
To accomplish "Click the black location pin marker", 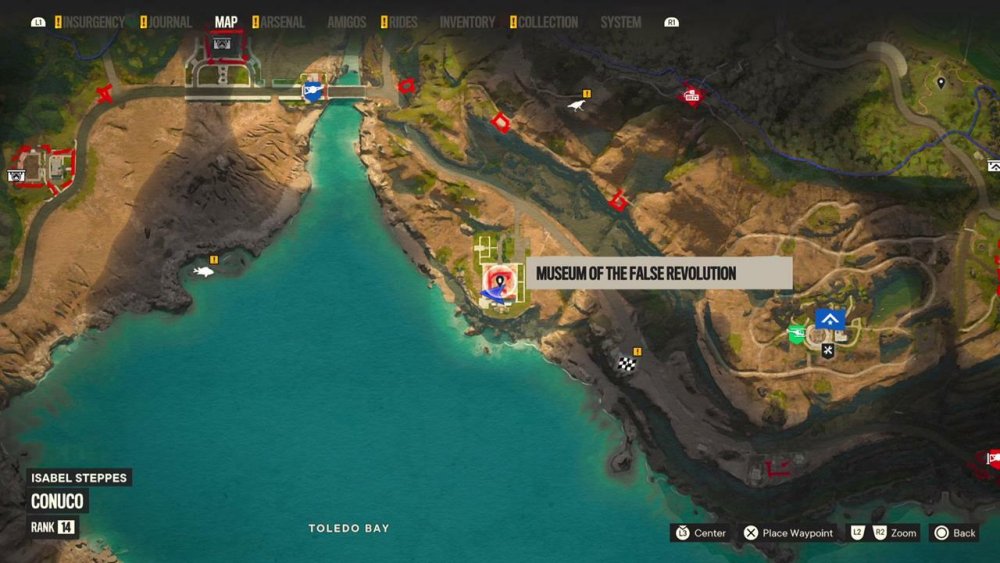I will coord(940,82).
